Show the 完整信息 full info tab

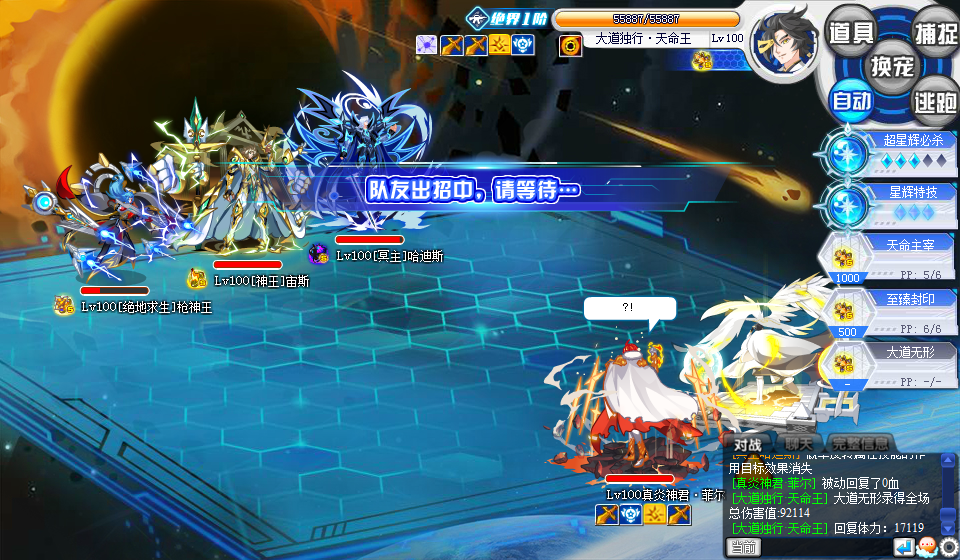857,444
